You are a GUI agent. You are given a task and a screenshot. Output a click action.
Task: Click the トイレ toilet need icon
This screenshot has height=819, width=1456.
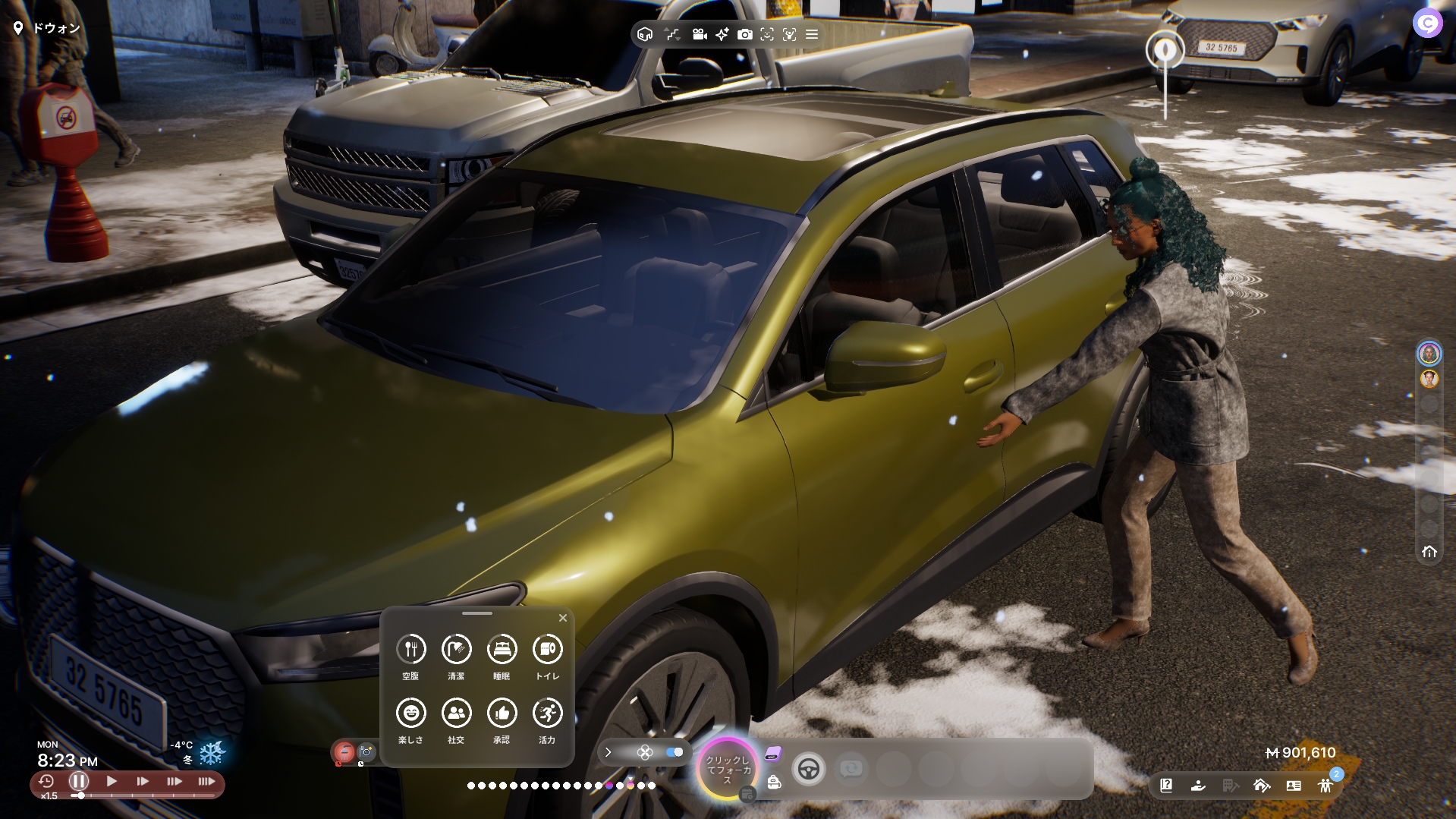(x=547, y=650)
